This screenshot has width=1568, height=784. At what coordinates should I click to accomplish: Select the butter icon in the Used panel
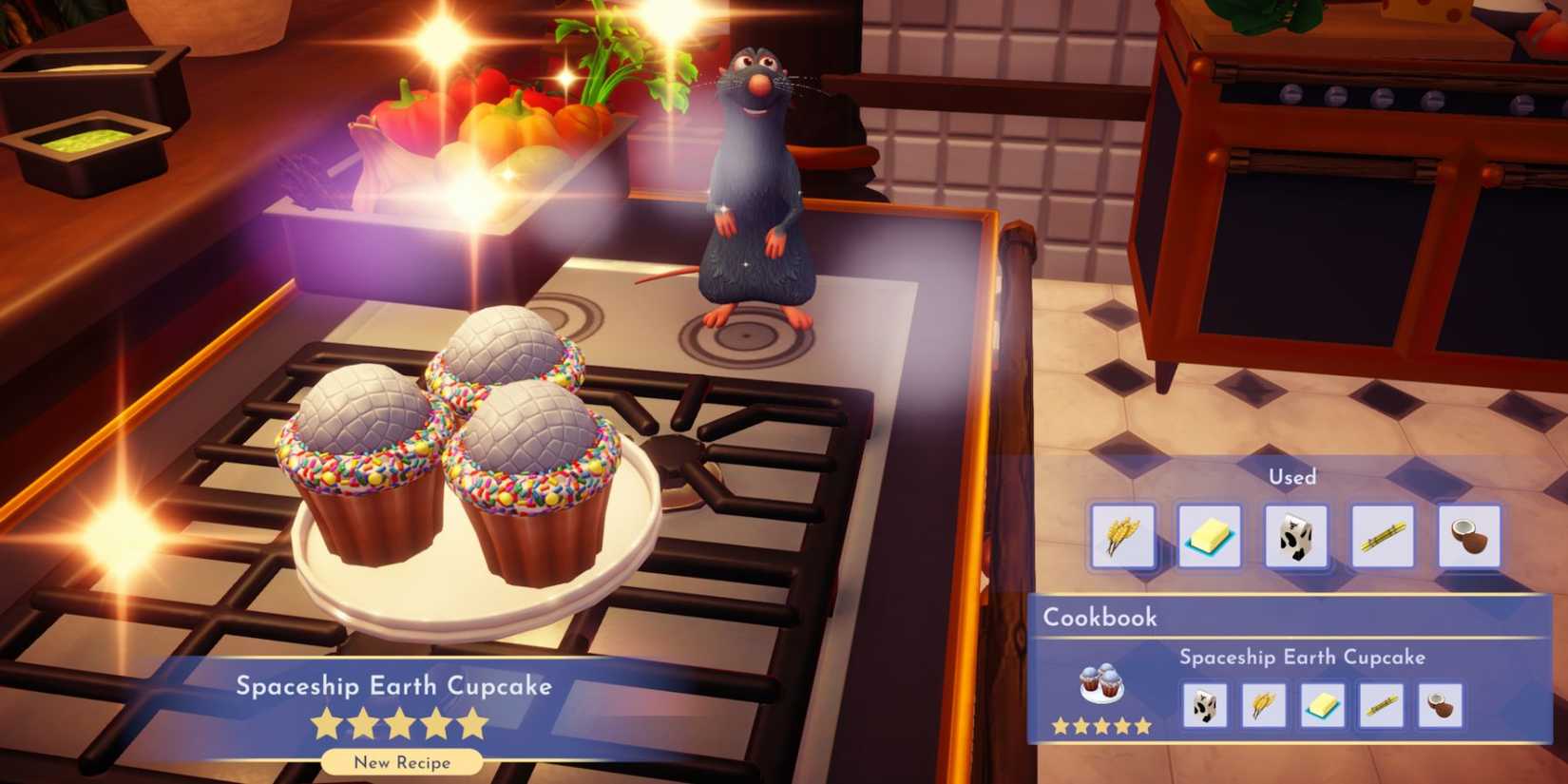coord(1209,535)
